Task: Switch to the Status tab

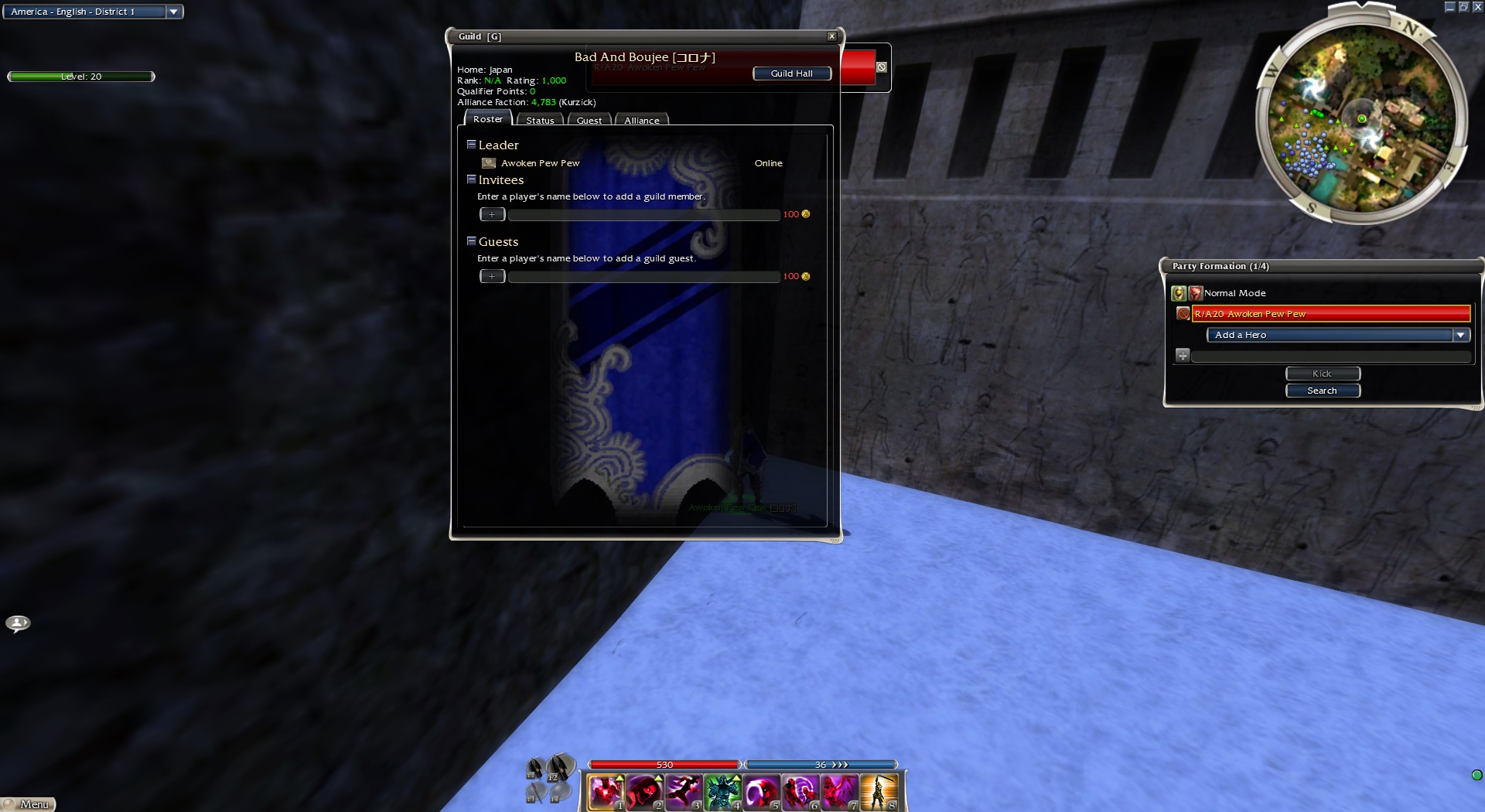Action: coord(540,121)
